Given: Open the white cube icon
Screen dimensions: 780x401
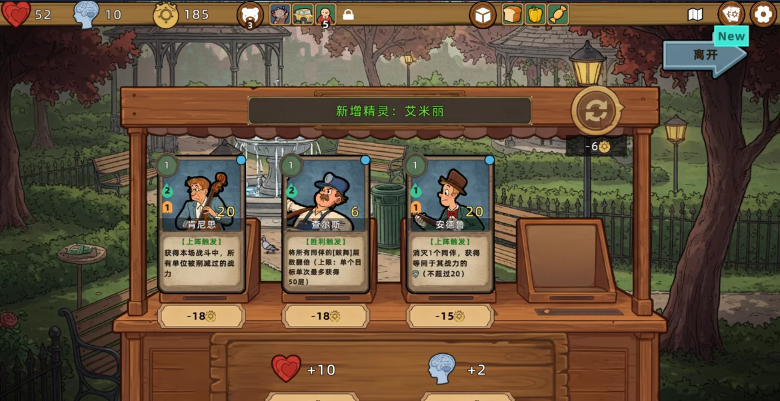Looking at the screenshot, I should coord(483,14).
